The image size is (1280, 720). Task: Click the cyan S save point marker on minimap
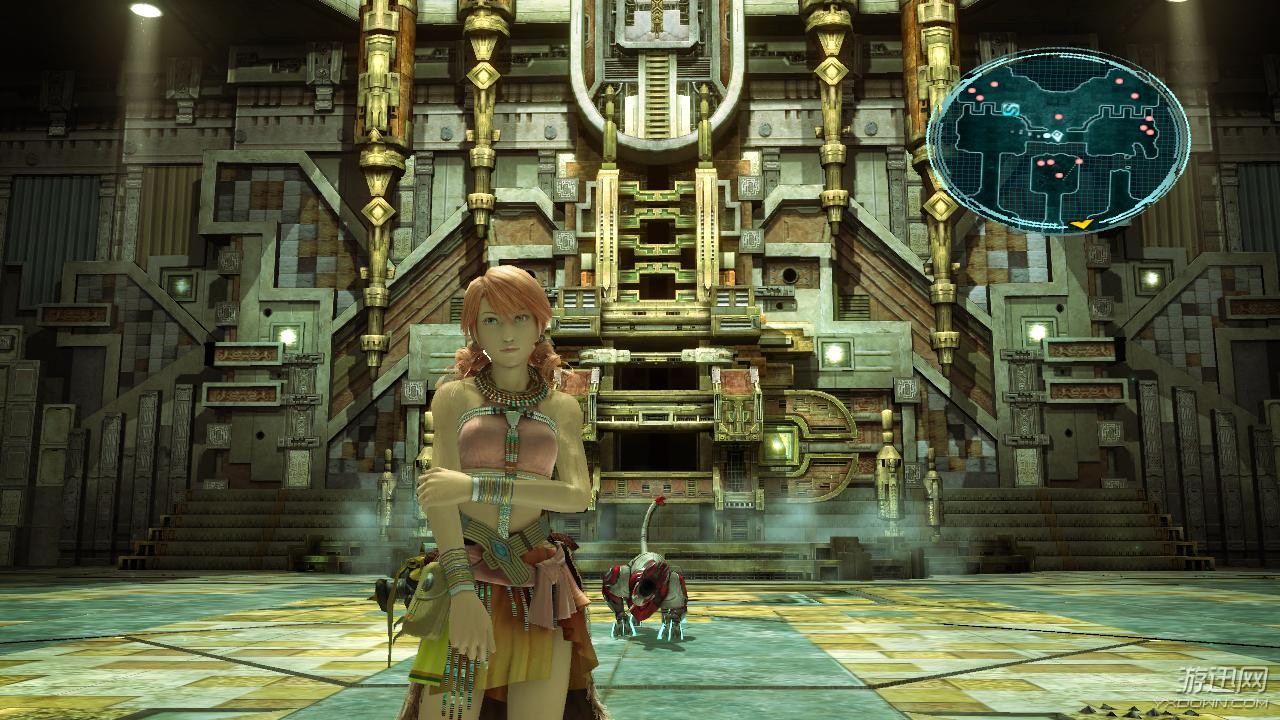pyautogui.click(x=1010, y=107)
